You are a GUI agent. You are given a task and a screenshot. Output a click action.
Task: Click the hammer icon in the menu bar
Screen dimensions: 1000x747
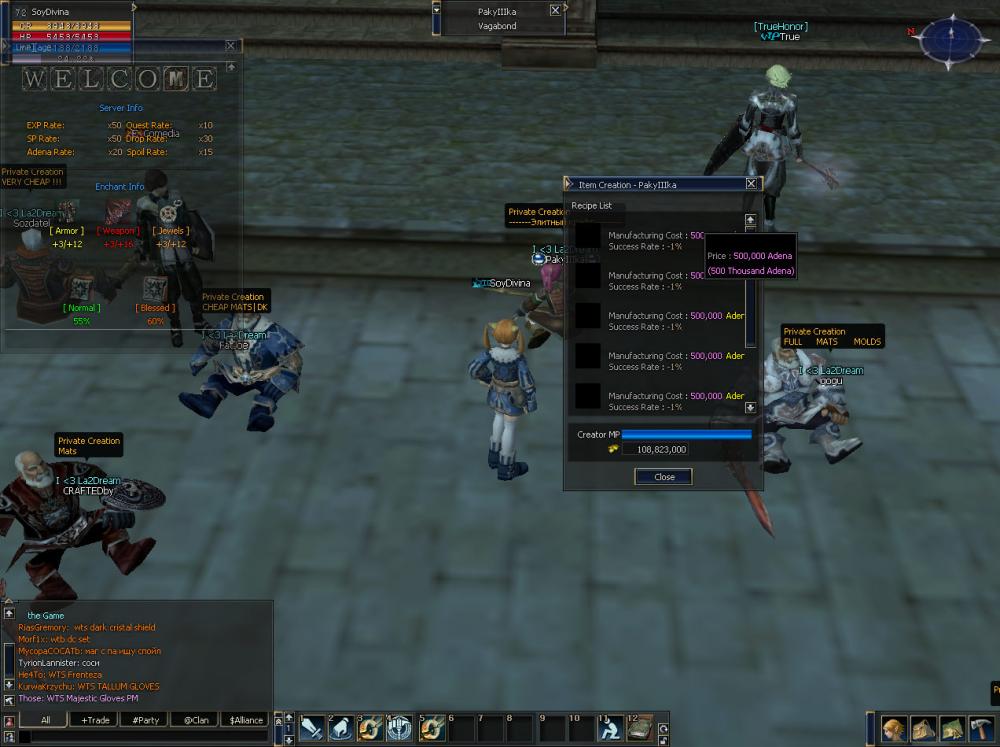(x=980, y=728)
